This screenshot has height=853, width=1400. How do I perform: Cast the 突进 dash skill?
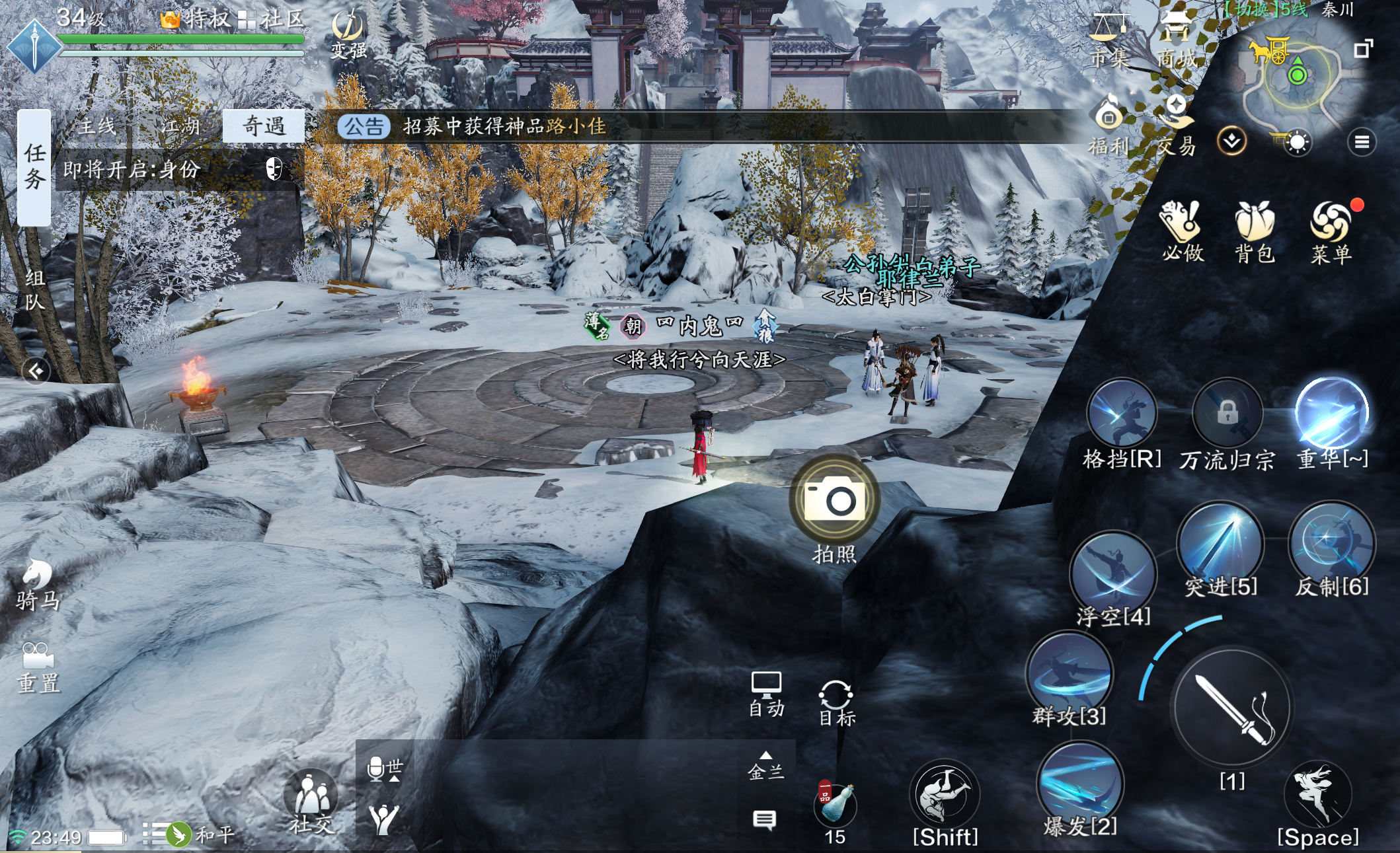click(1220, 542)
